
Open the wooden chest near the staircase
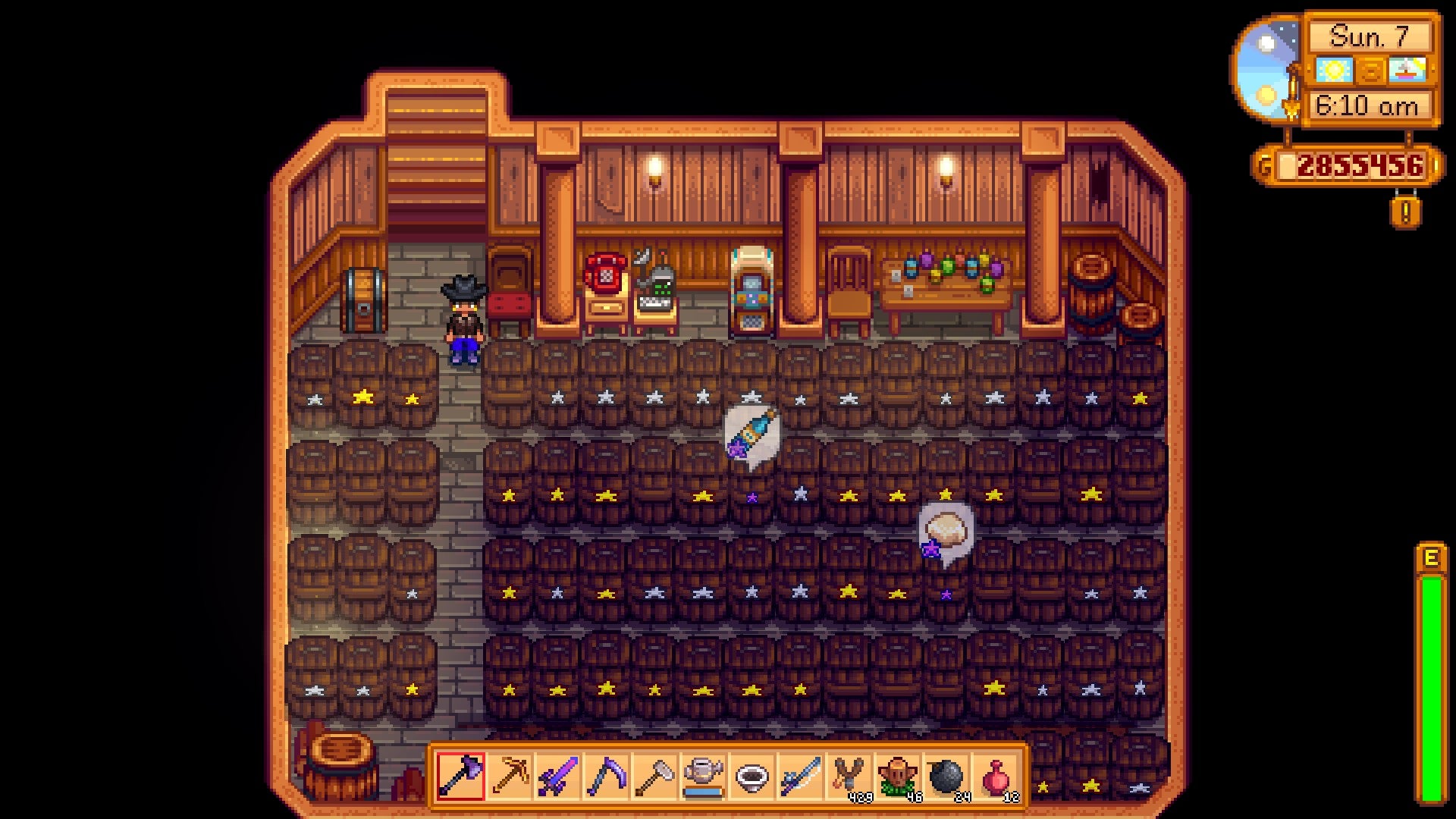[x=364, y=297]
